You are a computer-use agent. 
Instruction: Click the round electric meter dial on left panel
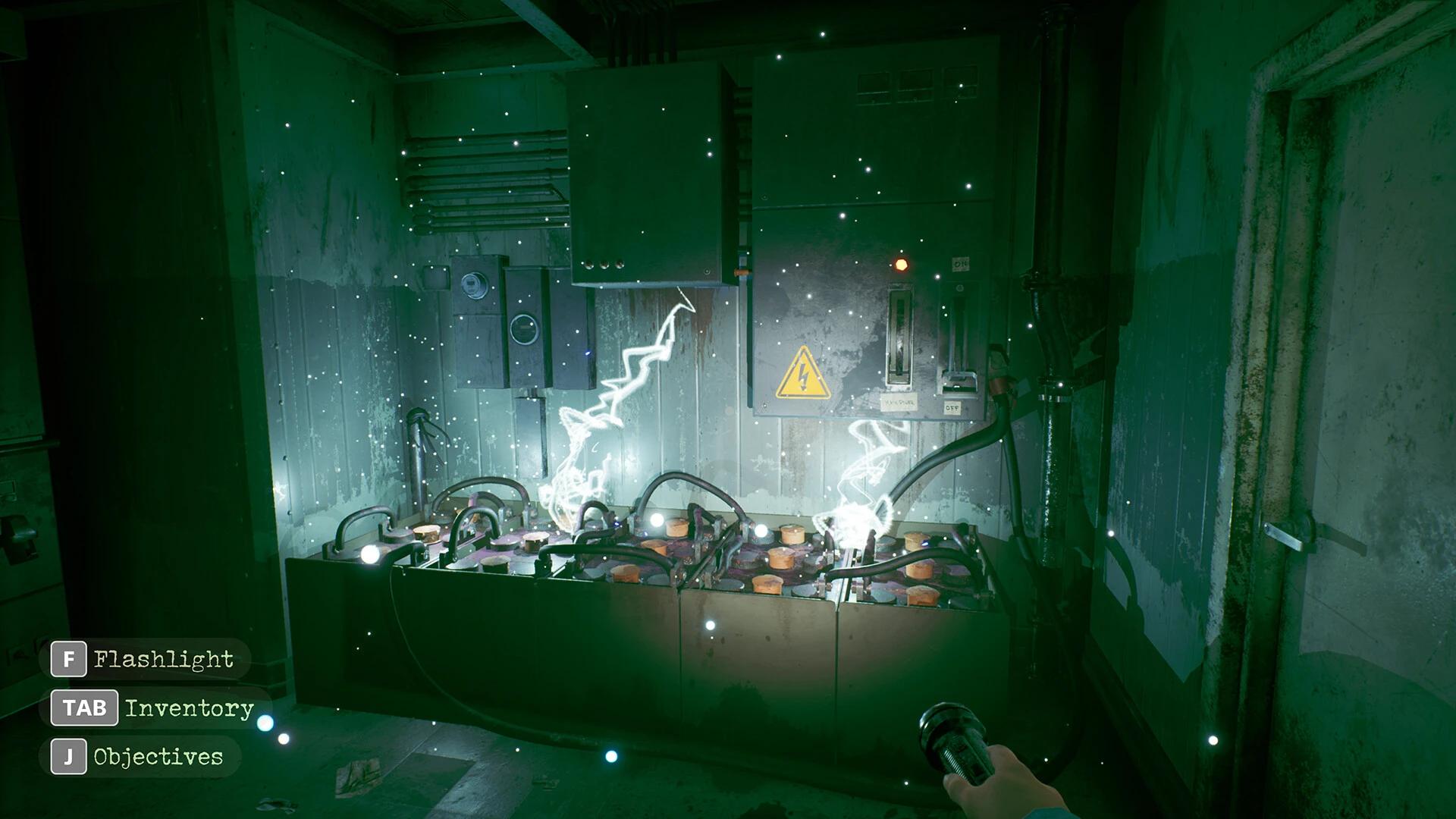tap(474, 285)
